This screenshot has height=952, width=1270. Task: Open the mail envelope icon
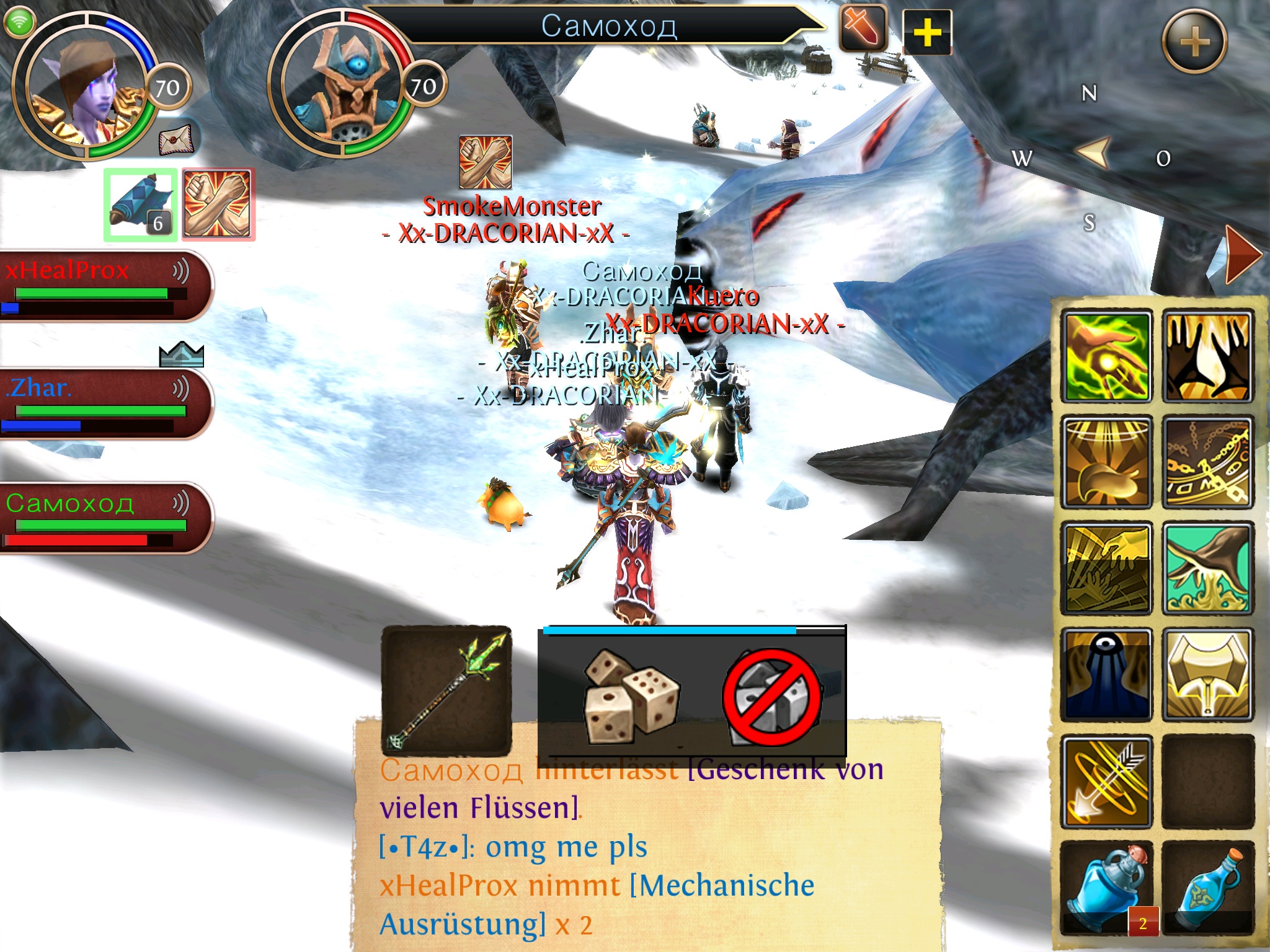click(x=177, y=139)
